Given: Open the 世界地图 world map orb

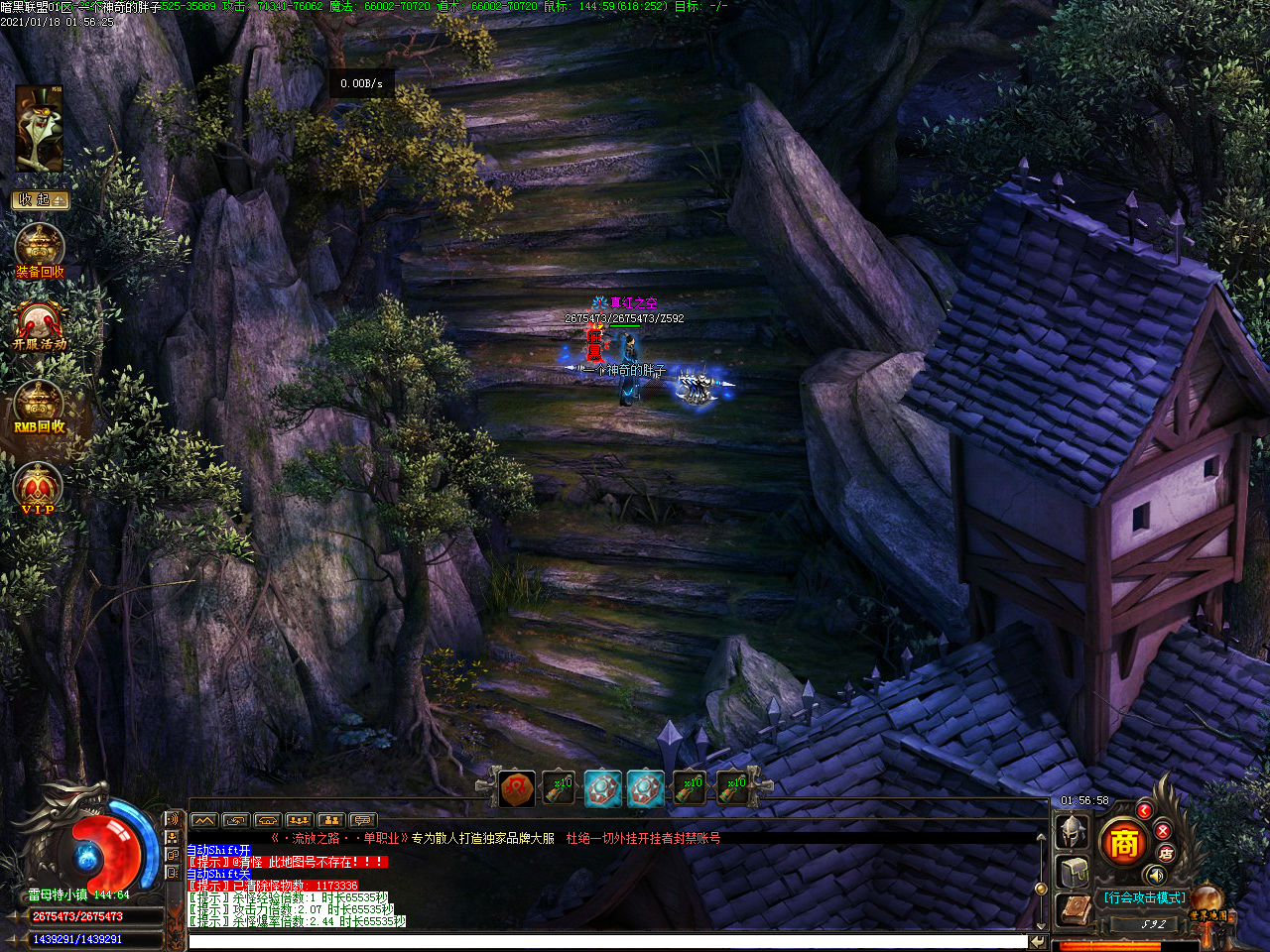Looking at the screenshot, I should click(1208, 903).
